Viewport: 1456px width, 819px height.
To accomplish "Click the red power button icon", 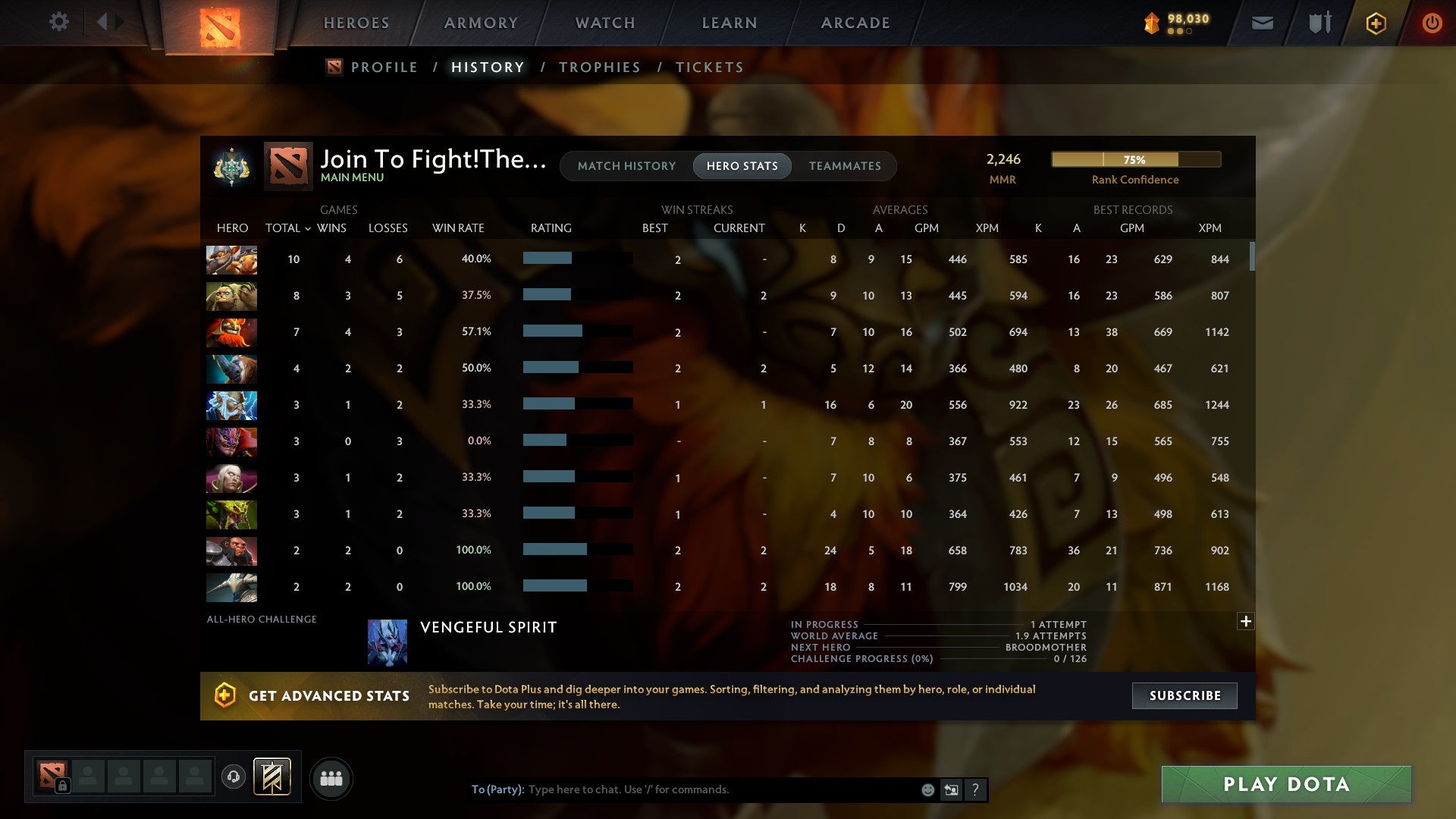I will click(x=1432, y=23).
